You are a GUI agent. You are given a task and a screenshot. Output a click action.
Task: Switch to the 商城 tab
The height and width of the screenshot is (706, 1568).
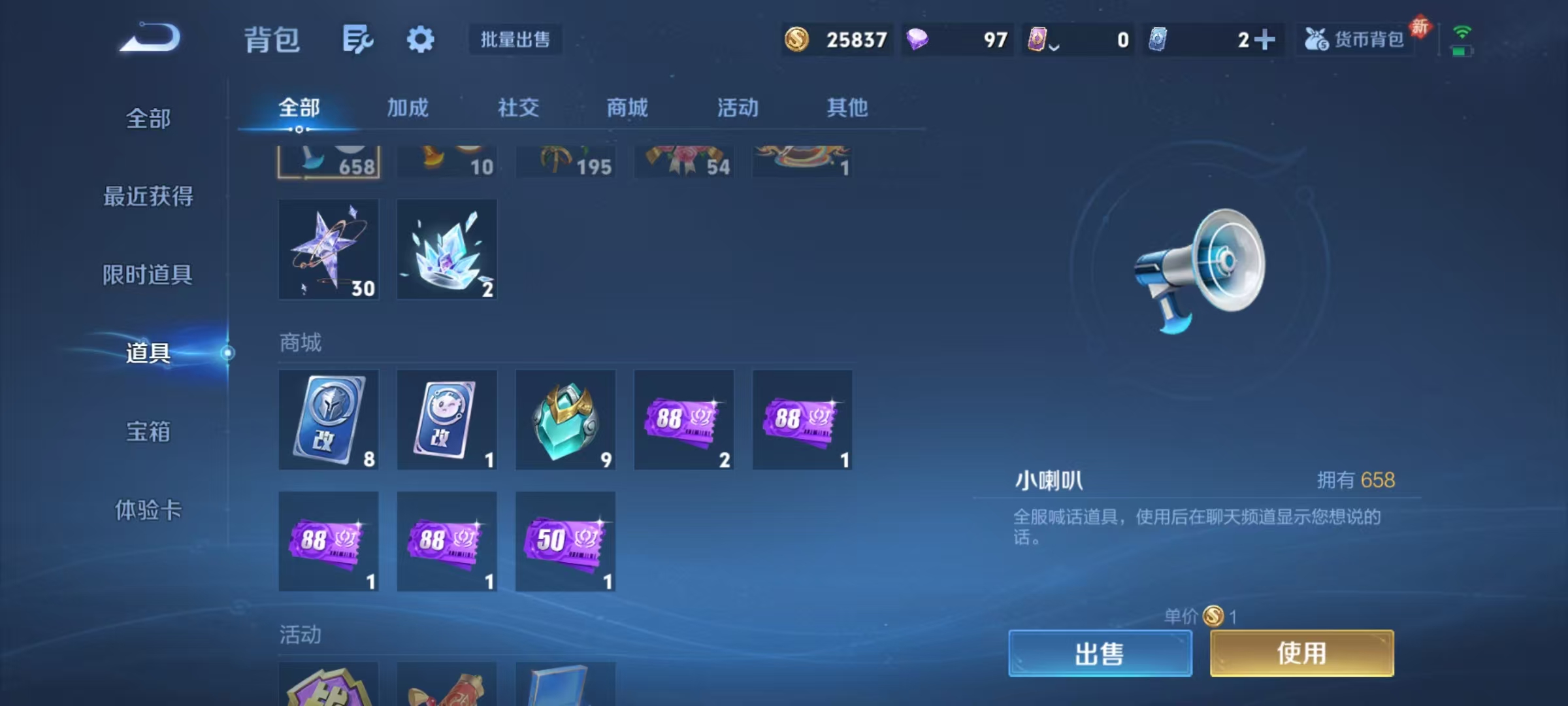pos(627,108)
